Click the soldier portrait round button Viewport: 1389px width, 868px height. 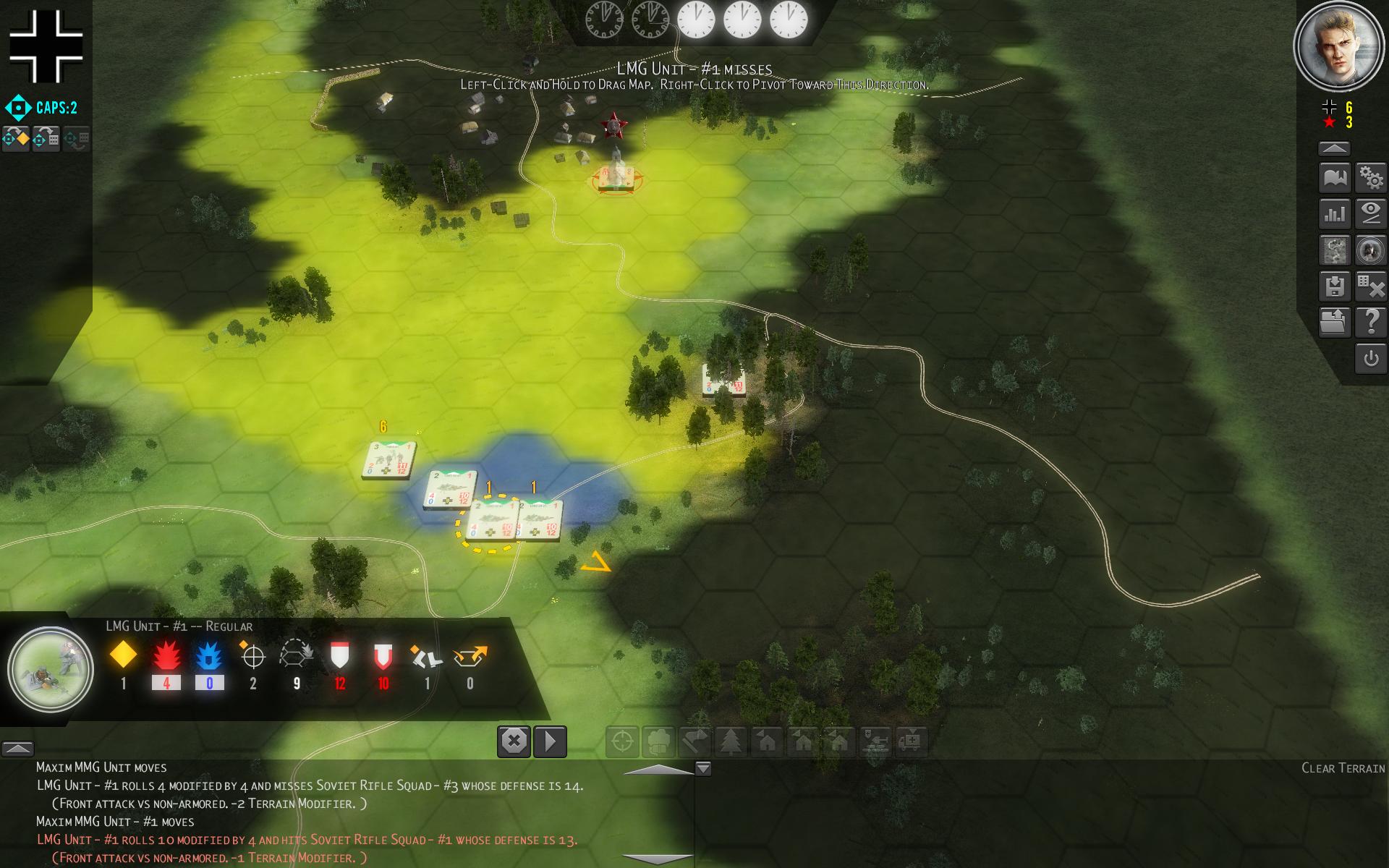tap(1371, 250)
